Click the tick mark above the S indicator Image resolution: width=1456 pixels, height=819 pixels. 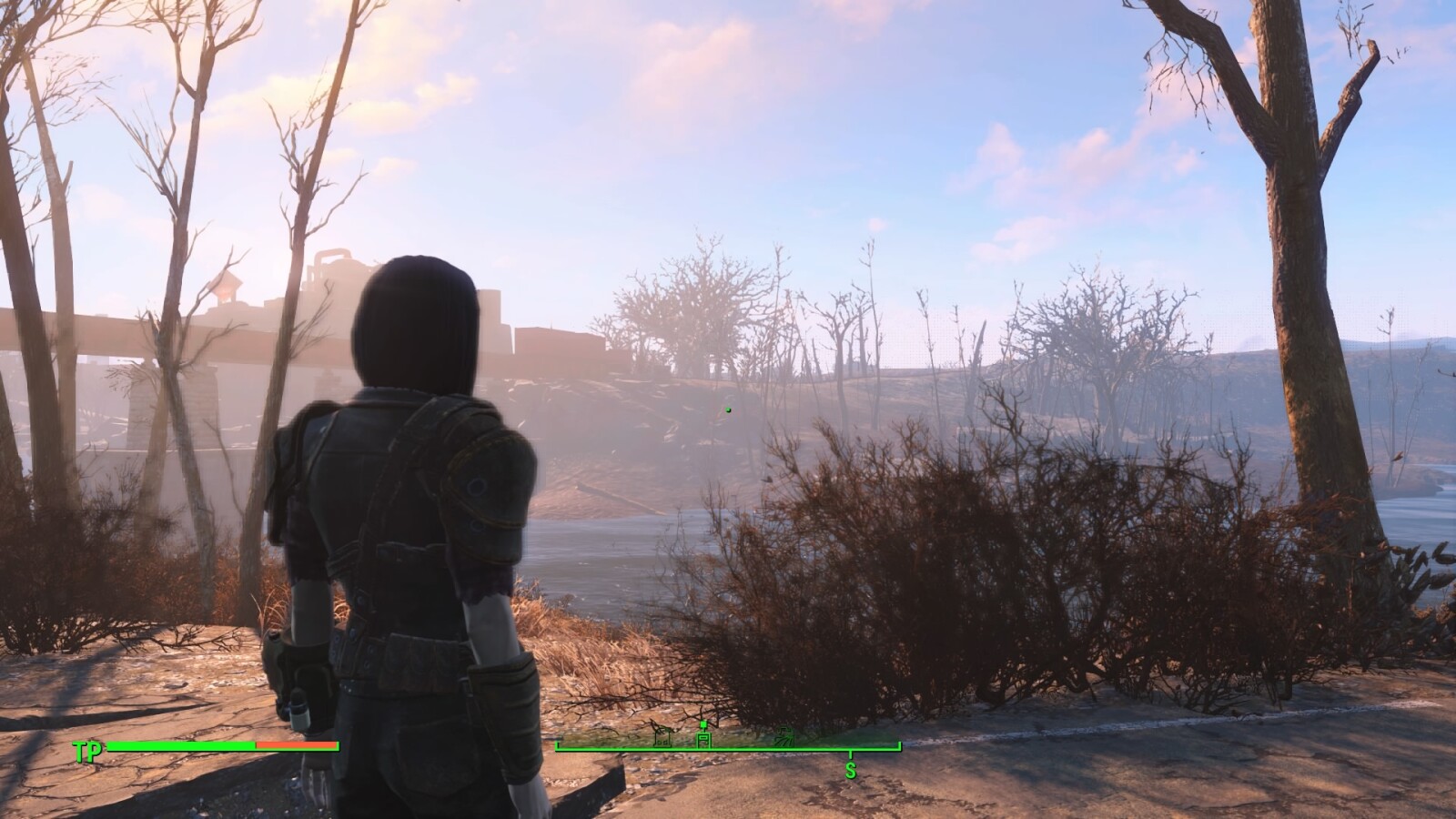coord(850,755)
